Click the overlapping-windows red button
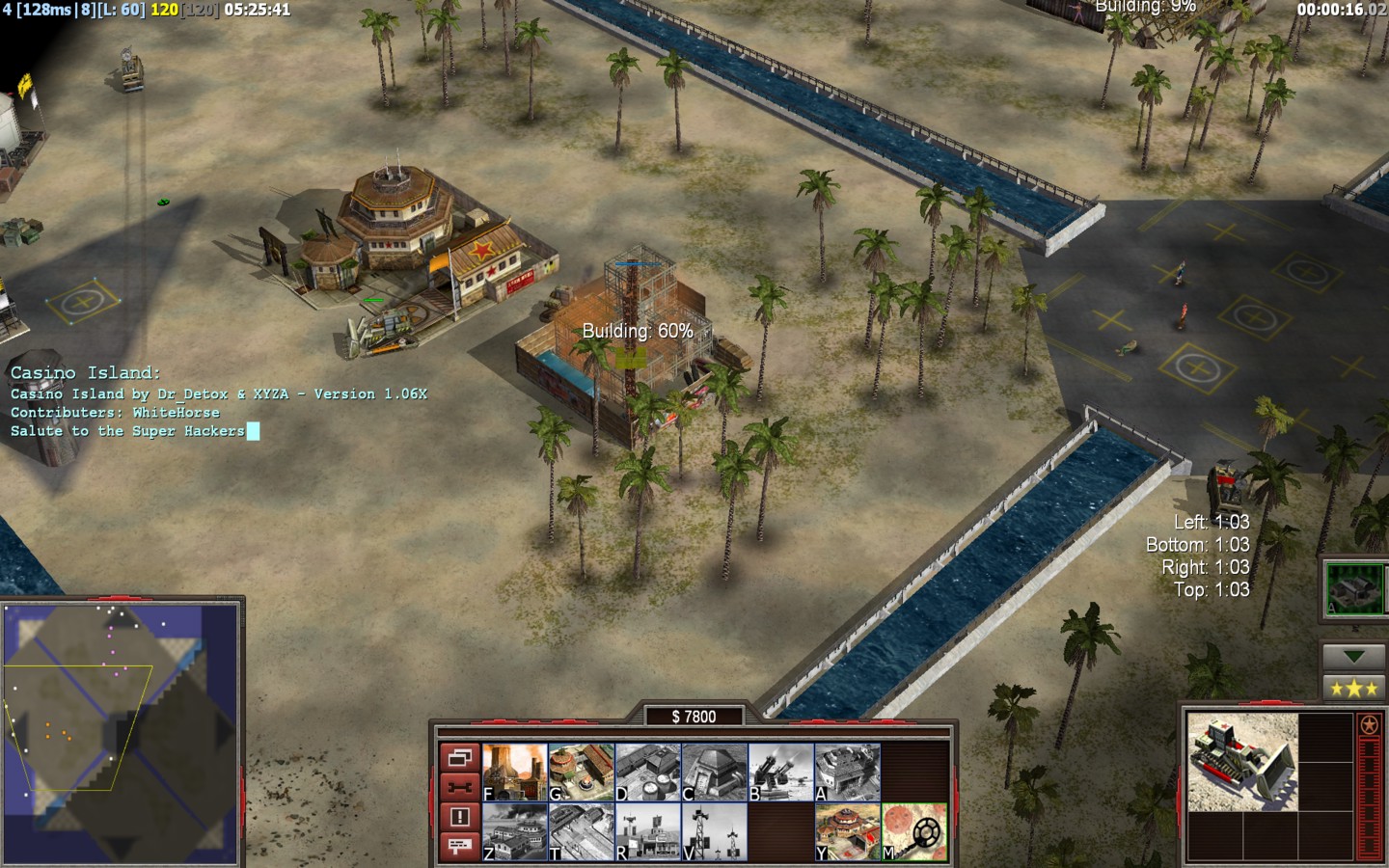This screenshot has height=868, width=1389. pos(459,758)
